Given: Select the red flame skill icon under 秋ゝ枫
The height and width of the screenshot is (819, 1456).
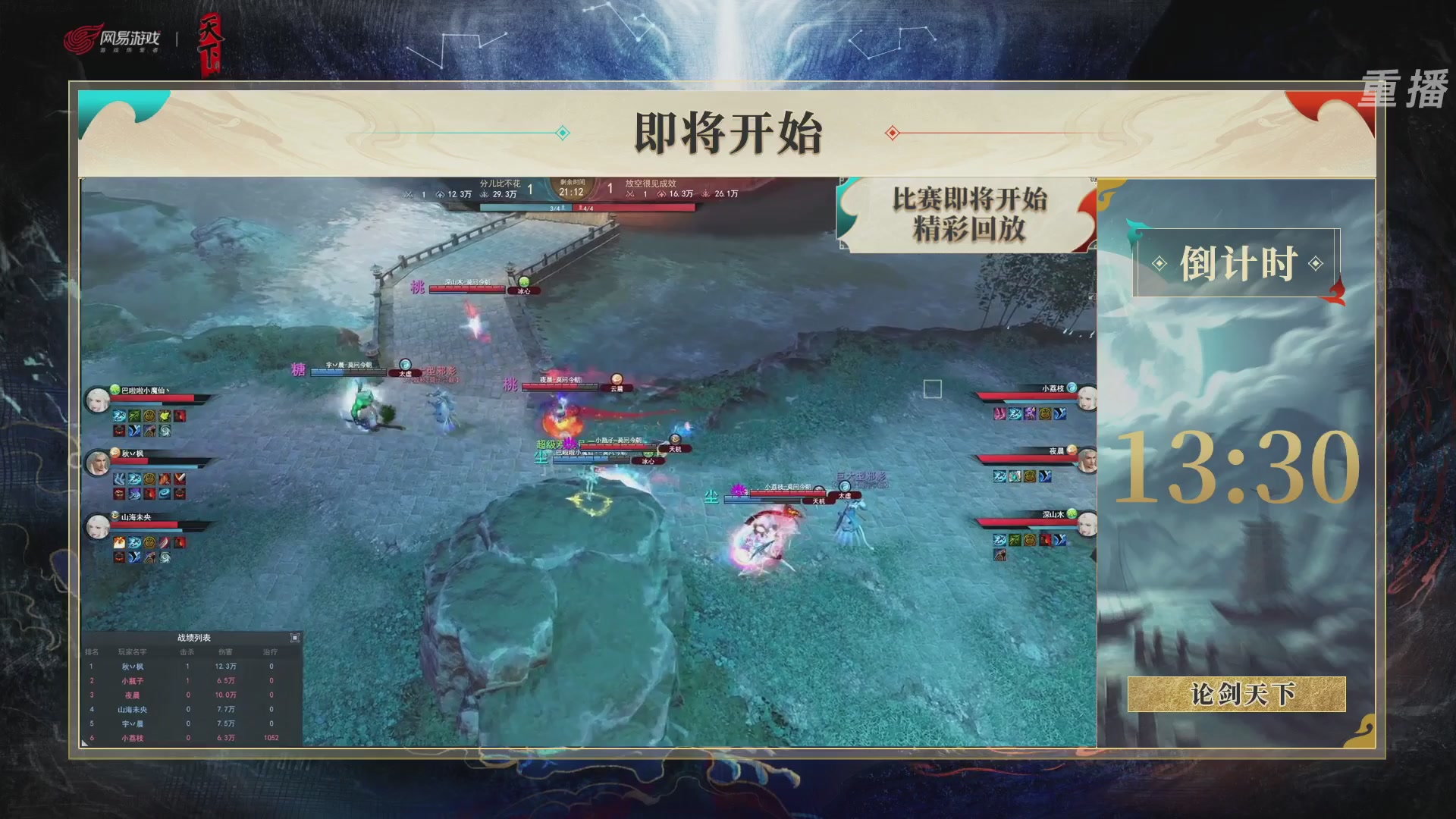Looking at the screenshot, I should tap(164, 479).
